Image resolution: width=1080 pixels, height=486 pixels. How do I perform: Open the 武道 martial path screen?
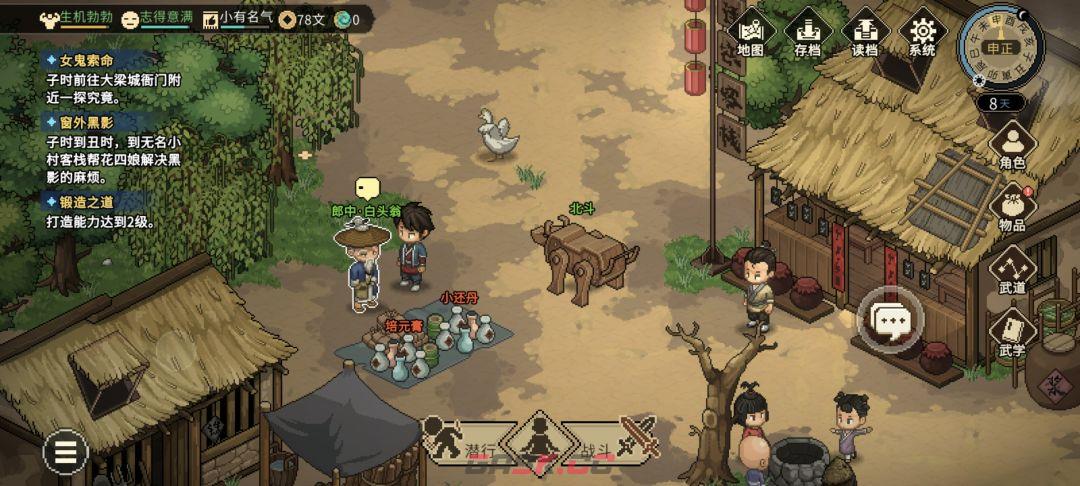tap(1012, 270)
